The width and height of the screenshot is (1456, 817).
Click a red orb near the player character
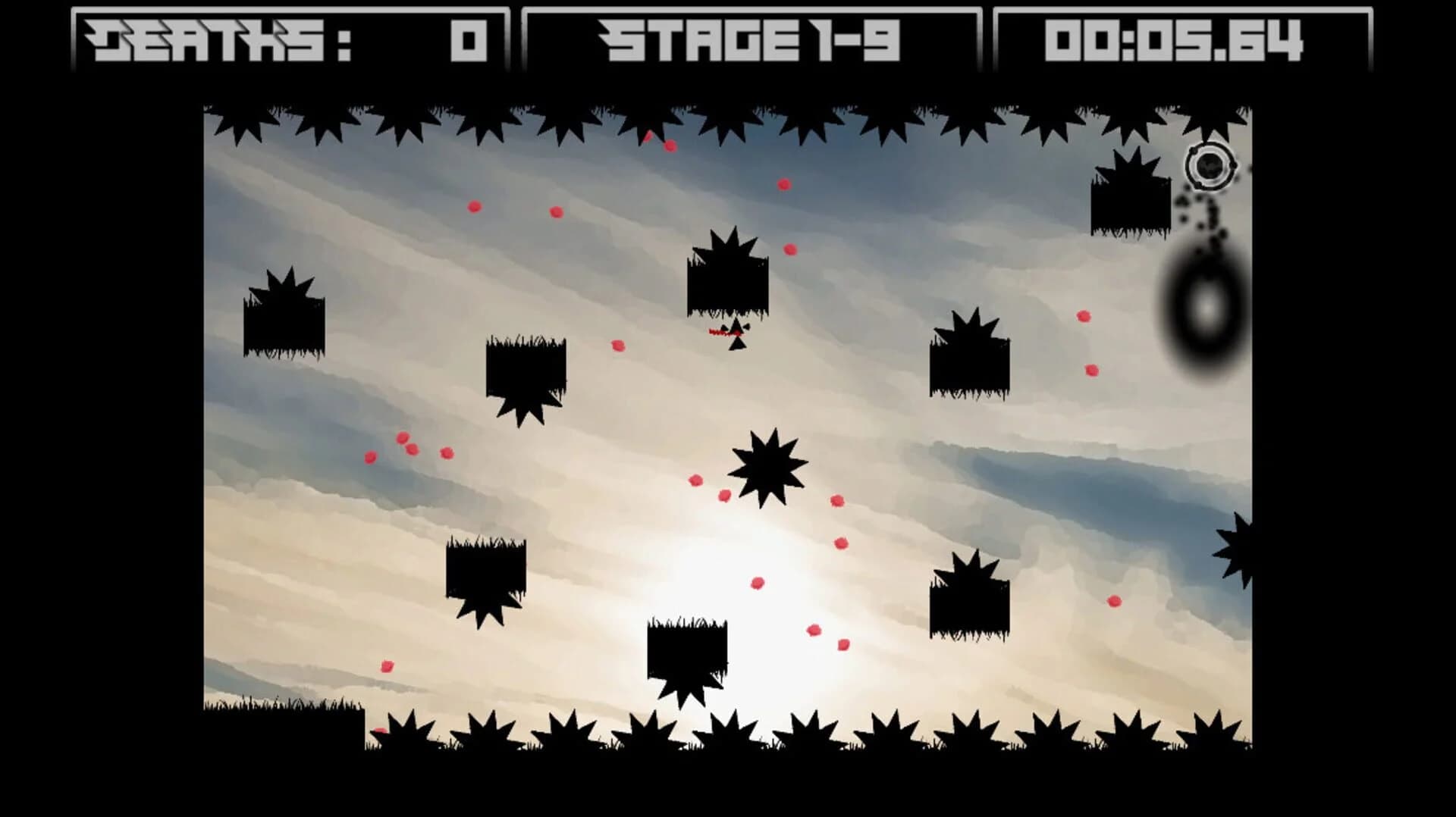pyautogui.click(x=619, y=346)
